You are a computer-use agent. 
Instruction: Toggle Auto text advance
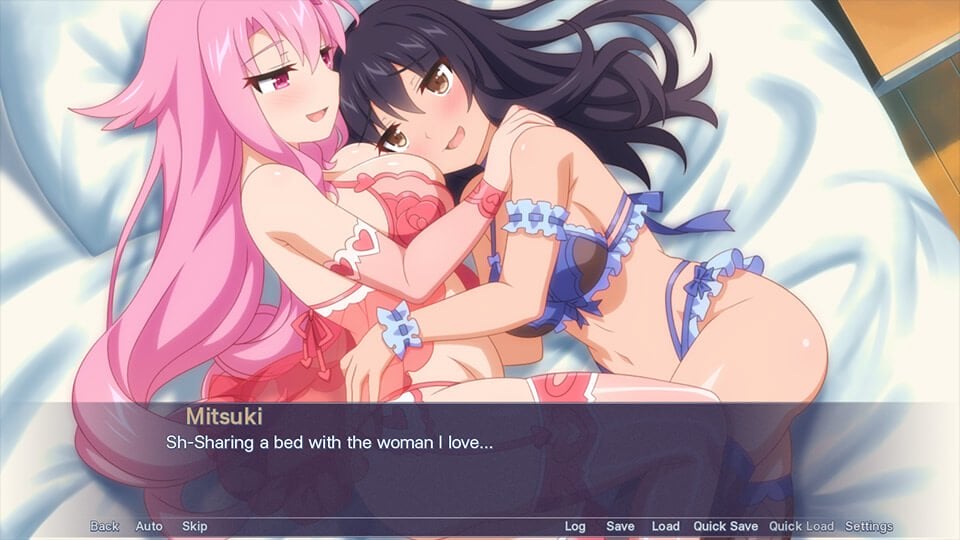tap(149, 526)
